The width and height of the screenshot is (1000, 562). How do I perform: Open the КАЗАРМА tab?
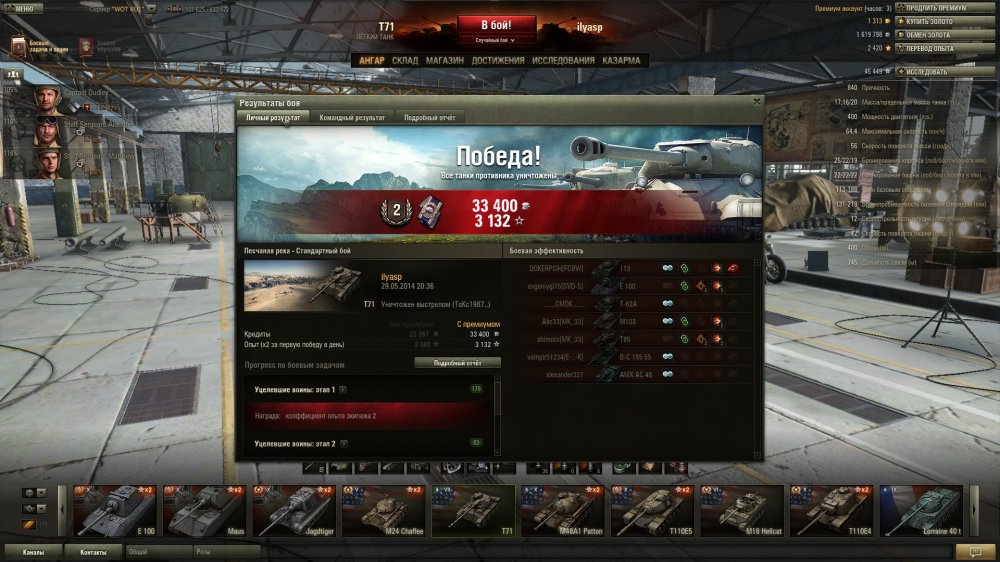point(621,60)
